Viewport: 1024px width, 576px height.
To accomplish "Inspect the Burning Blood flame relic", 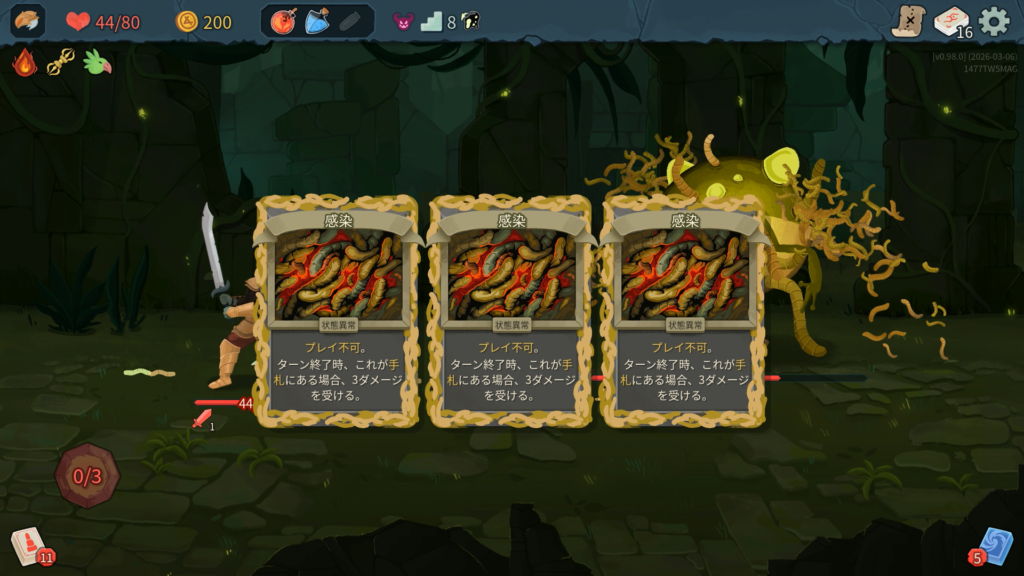I will (x=25, y=63).
